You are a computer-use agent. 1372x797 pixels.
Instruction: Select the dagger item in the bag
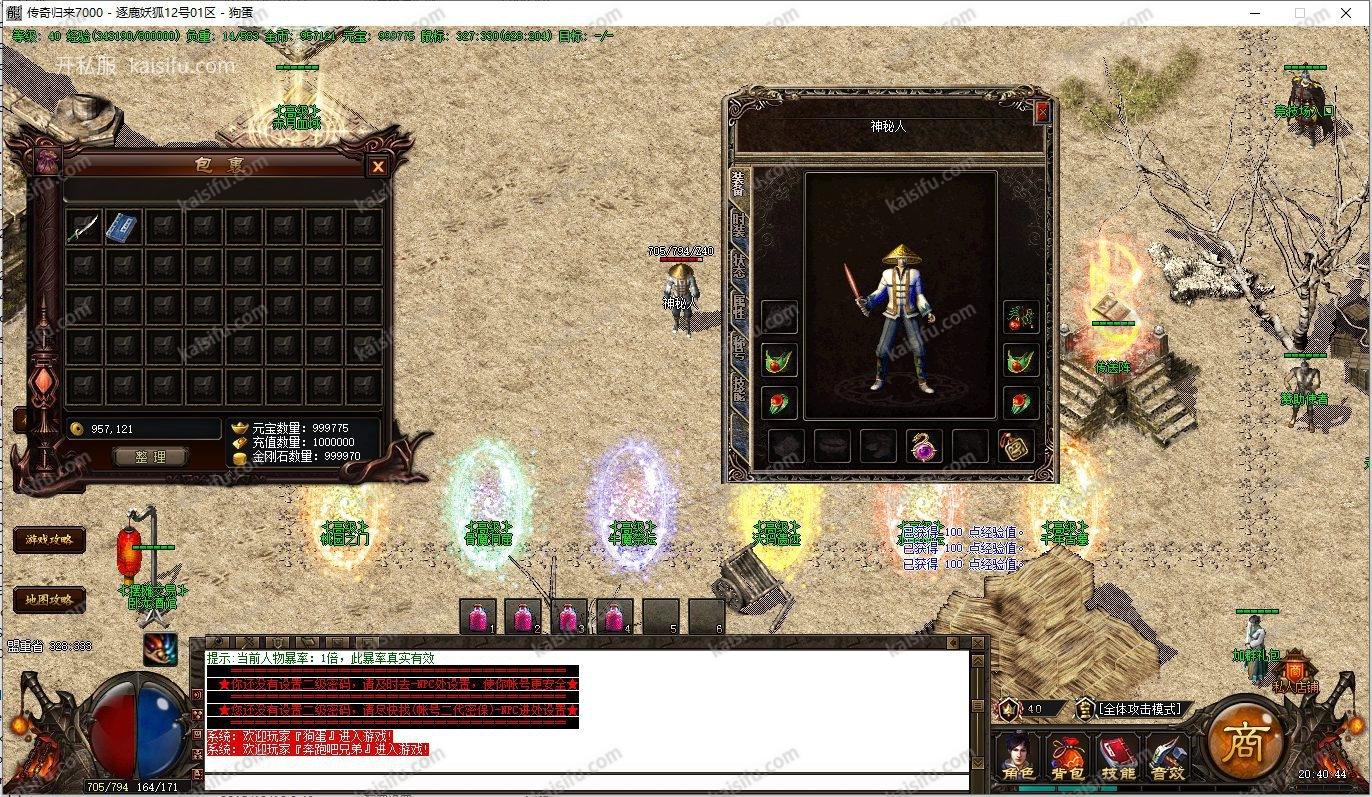pos(83,227)
